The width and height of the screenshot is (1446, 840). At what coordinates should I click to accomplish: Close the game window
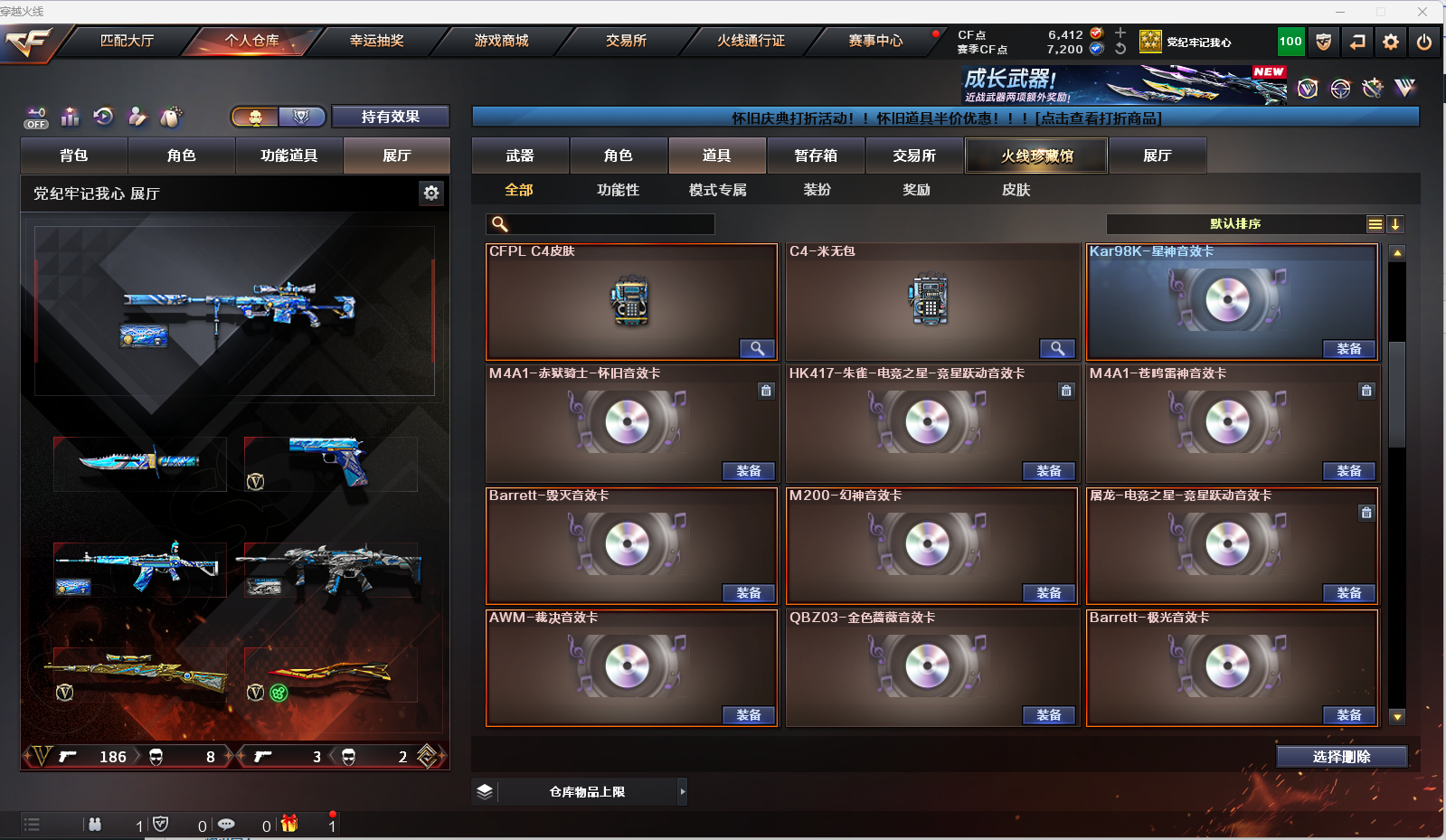pos(1422,12)
